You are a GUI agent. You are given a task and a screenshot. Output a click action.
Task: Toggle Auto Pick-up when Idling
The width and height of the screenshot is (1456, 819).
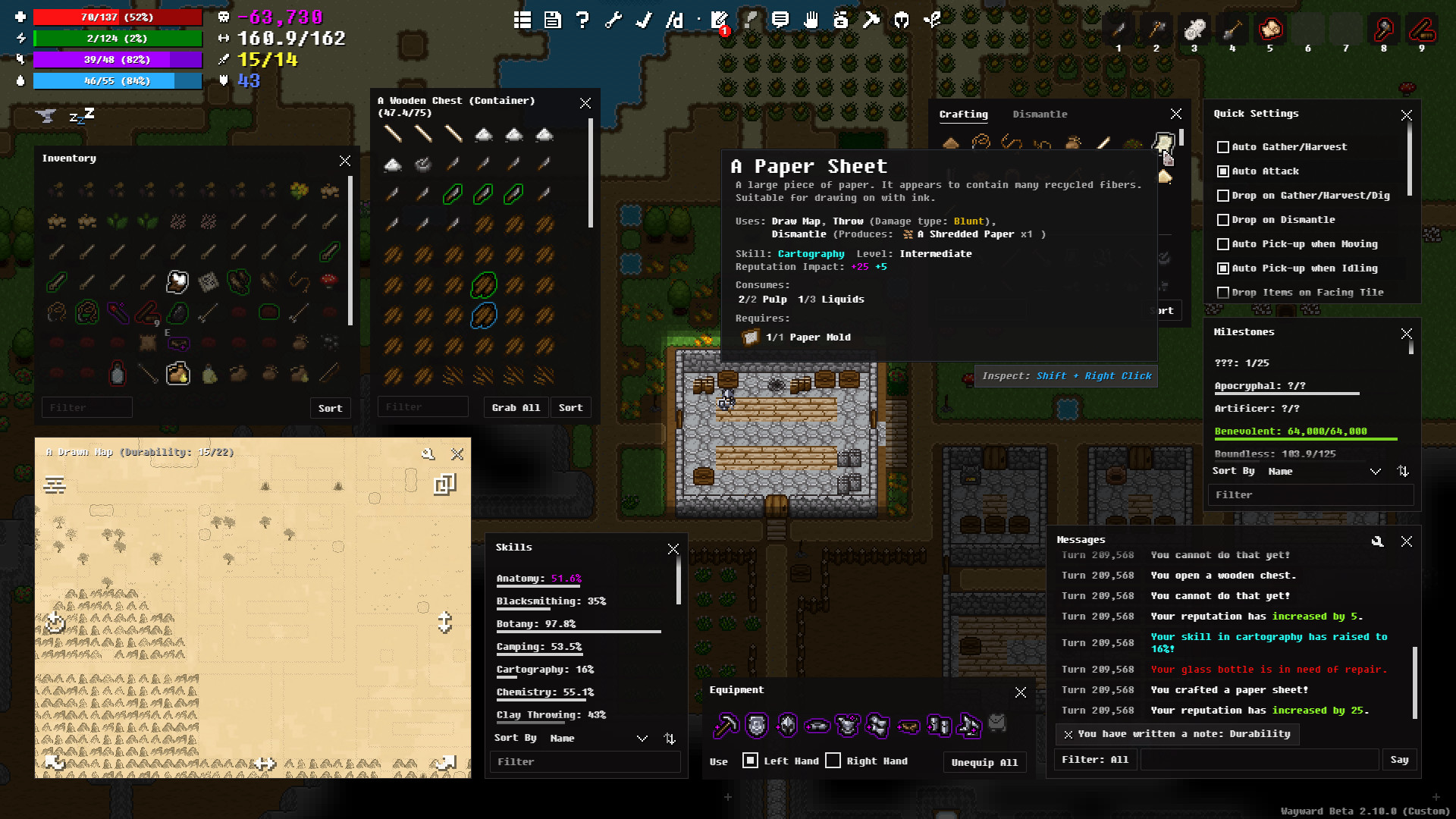pos(1223,268)
